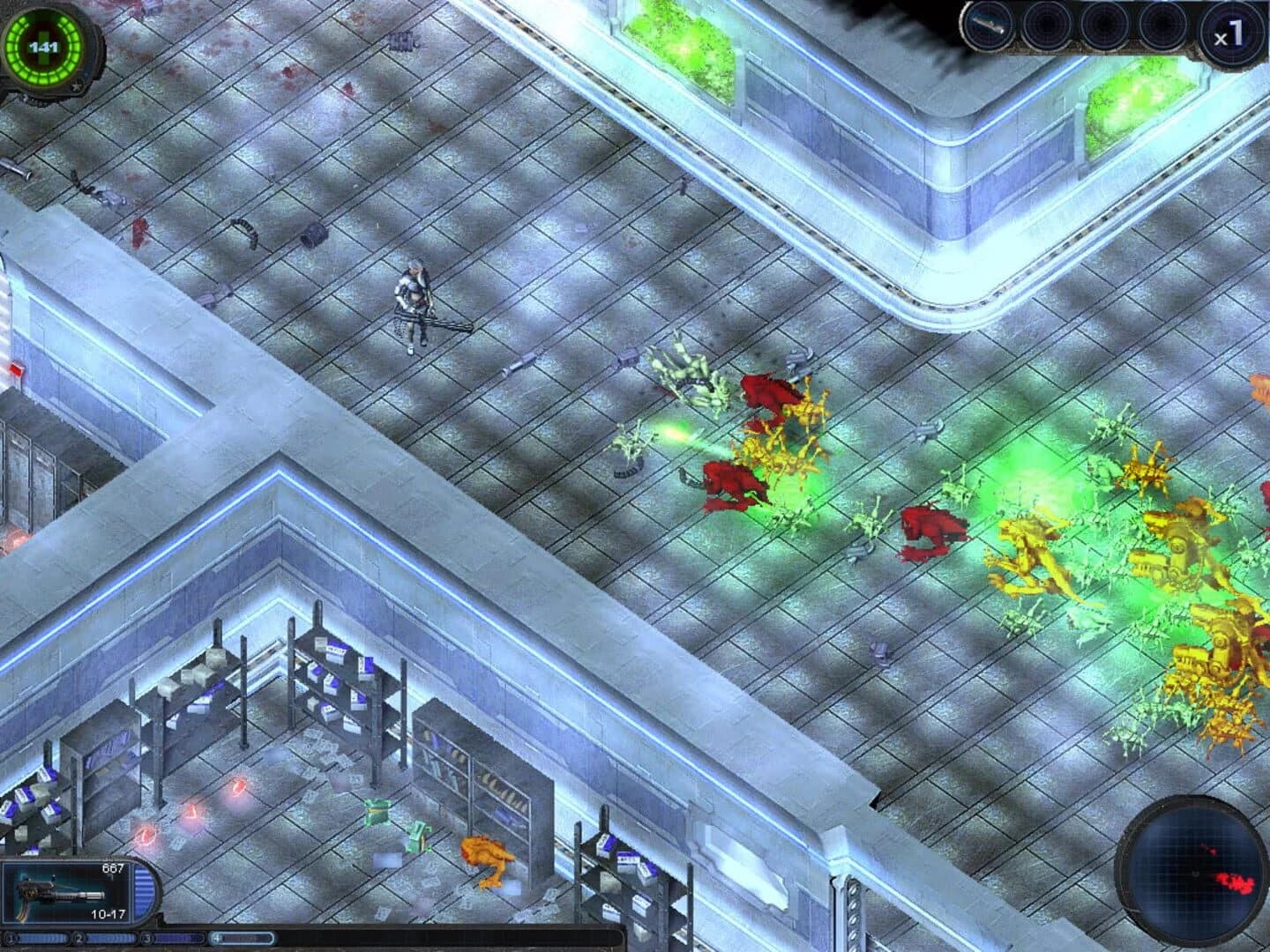The height and width of the screenshot is (952, 1270).
Task: Select weapon slot 3 on the bottom bar
Action: click(x=148, y=937)
